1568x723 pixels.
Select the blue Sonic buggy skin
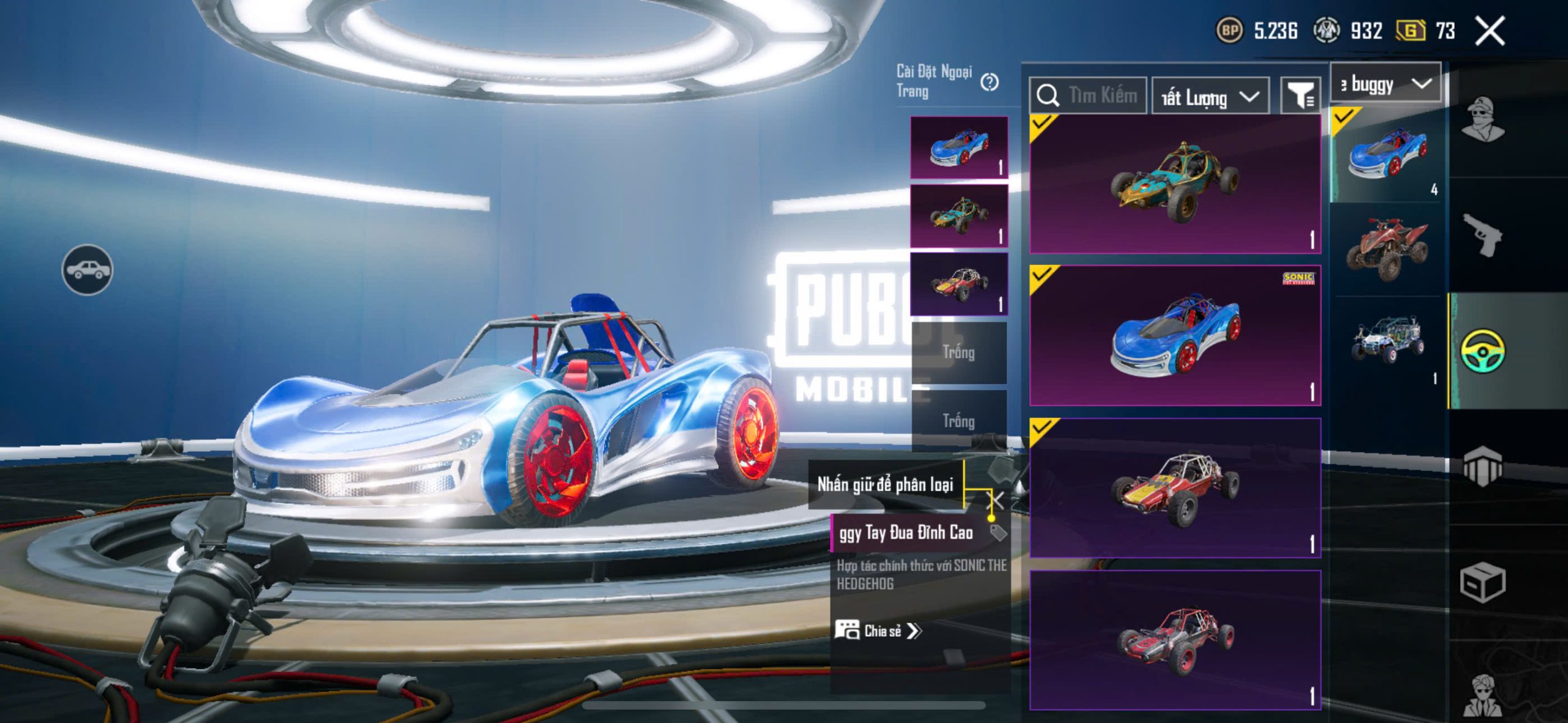(x=1175, y=335)
